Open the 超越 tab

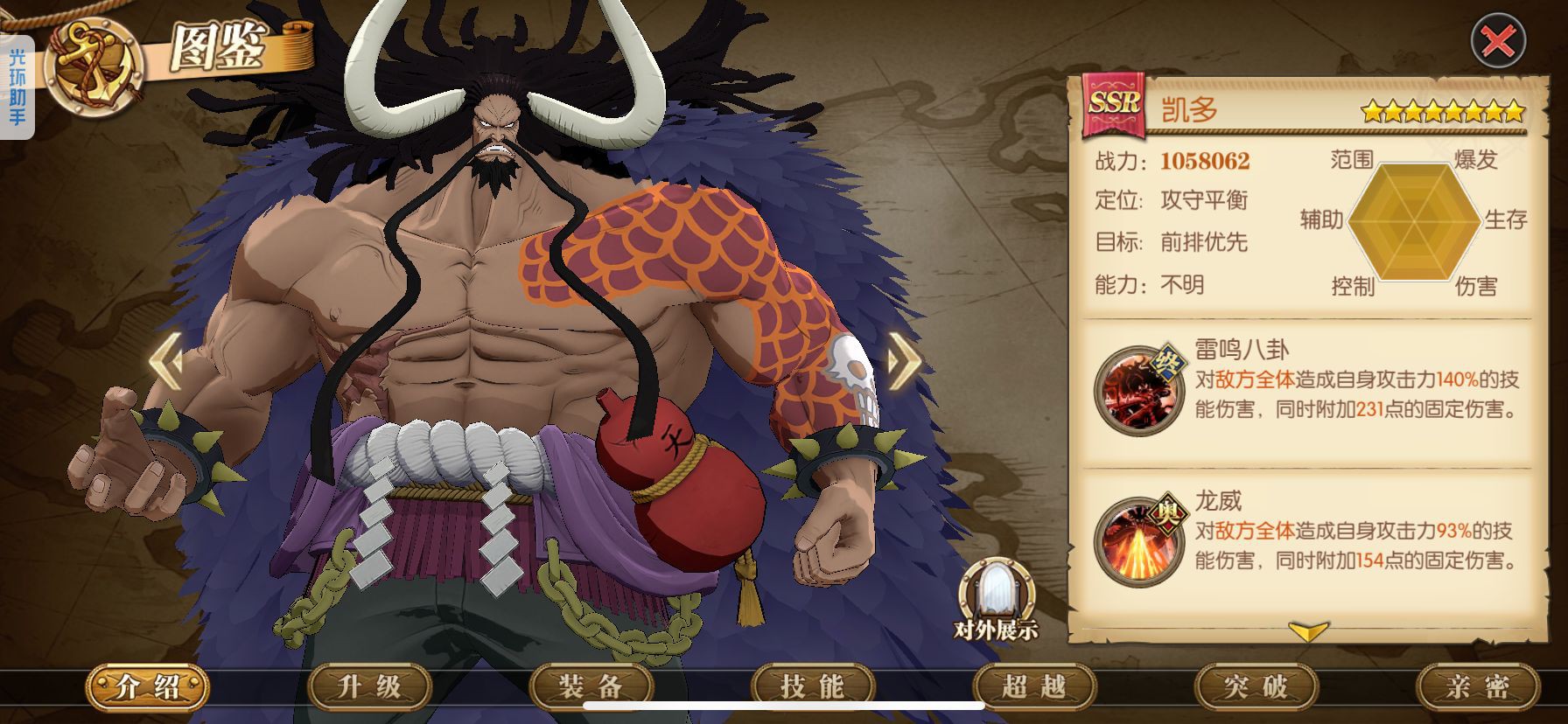1033,686
